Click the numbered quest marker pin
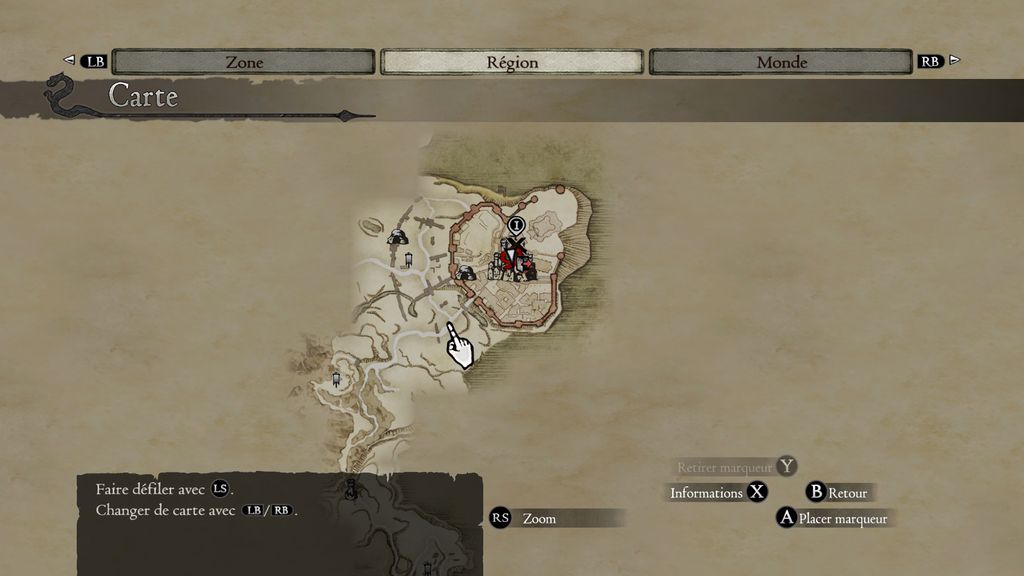The width and height of the screenshot is (1024, 576). tap(516, 226)
